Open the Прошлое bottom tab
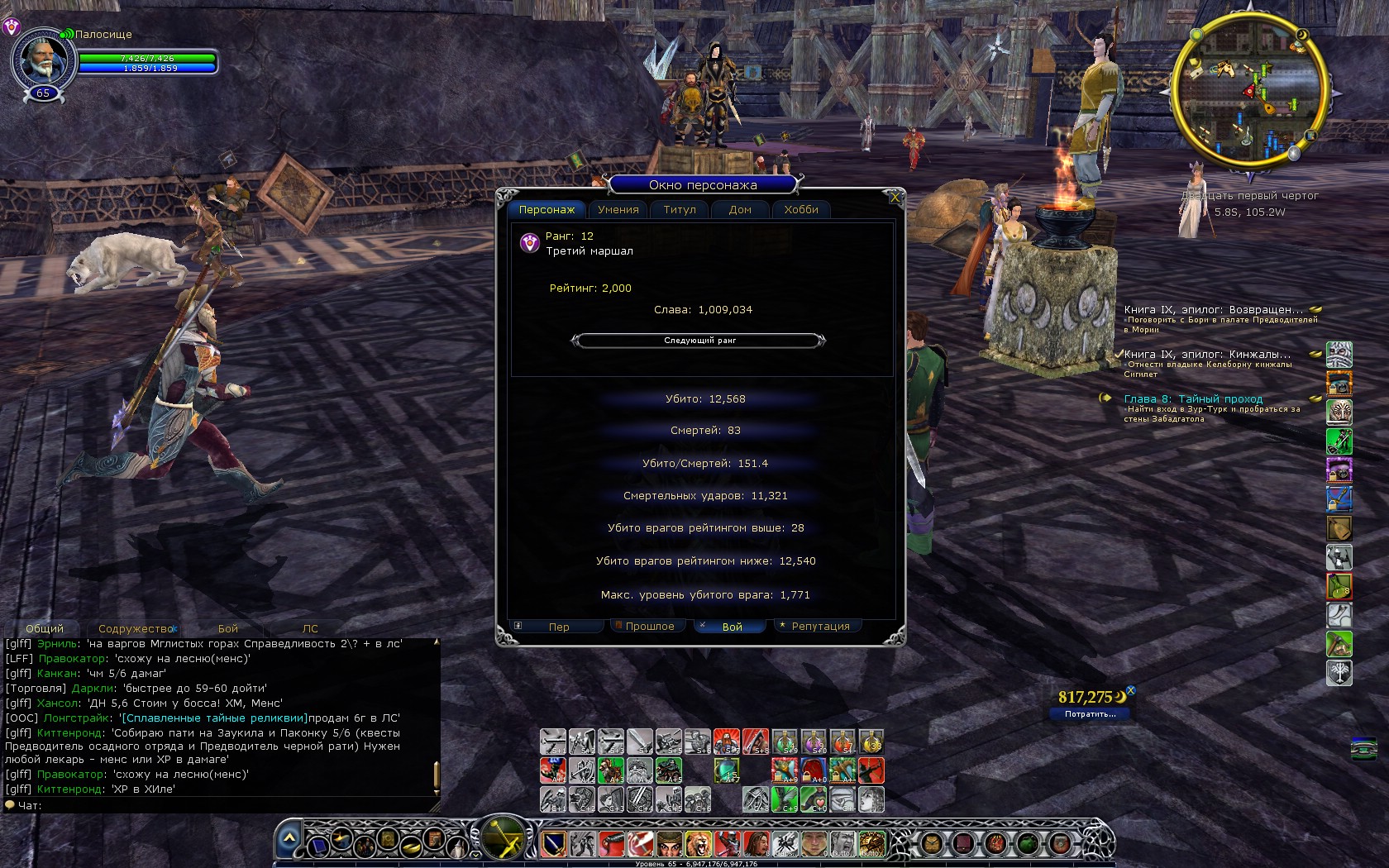Image resolution: width=1389 pixels, height=868 pixels. (x=650, y=627)
